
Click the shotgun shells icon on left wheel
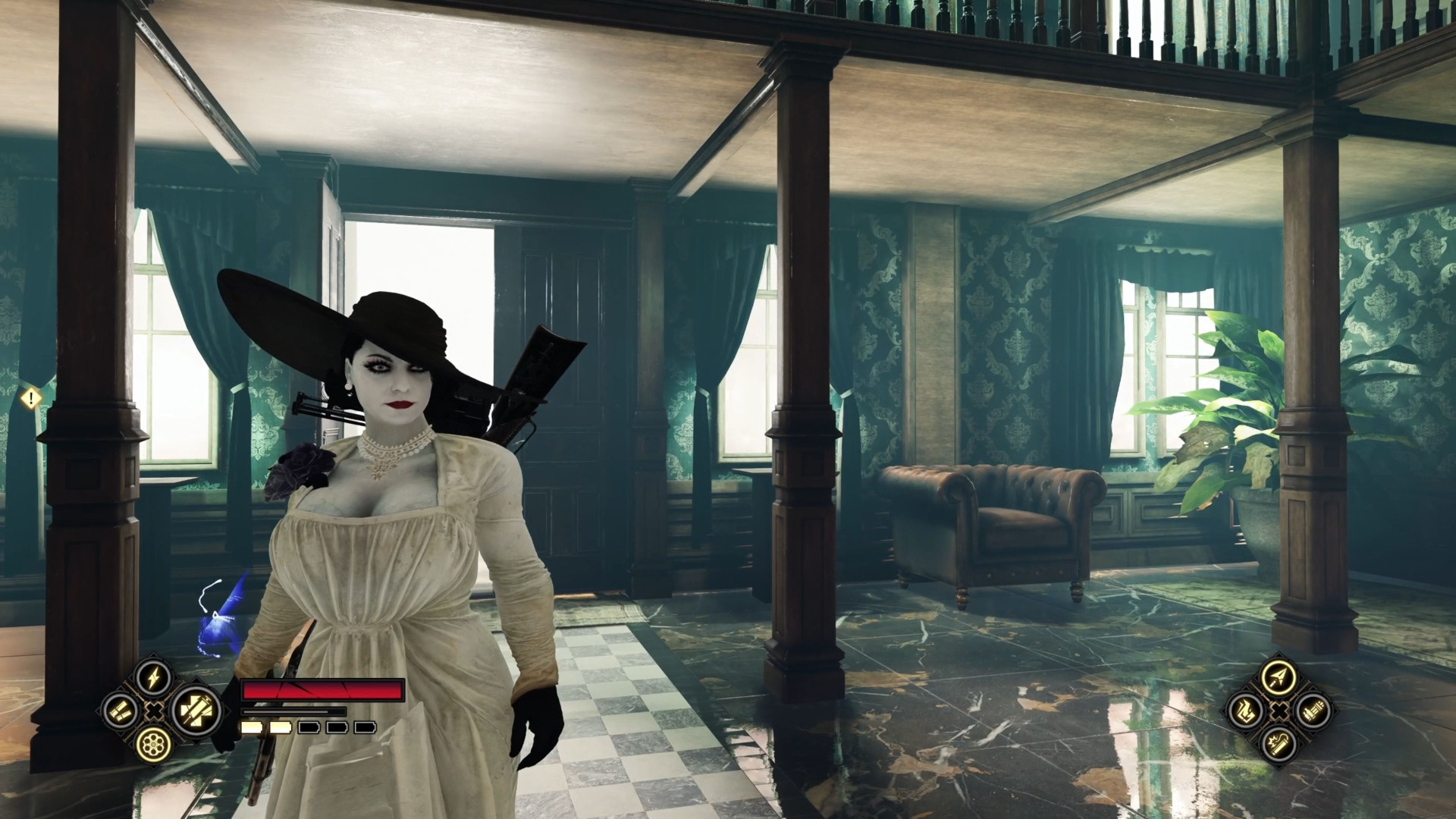pyautogui.click(x=118, y=711)
